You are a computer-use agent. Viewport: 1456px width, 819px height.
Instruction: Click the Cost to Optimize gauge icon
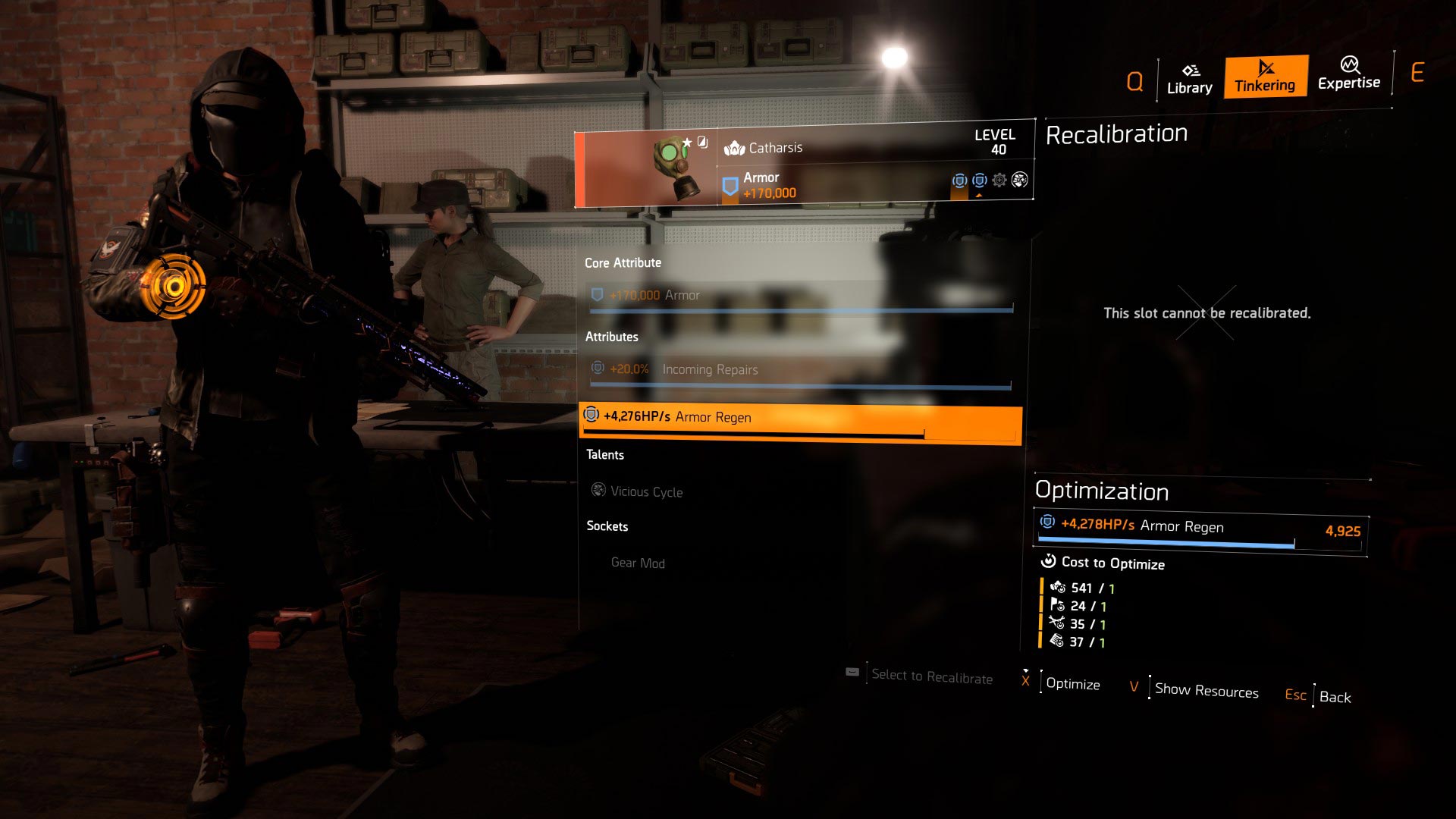pyautogui.click(x=1049, y=561)
